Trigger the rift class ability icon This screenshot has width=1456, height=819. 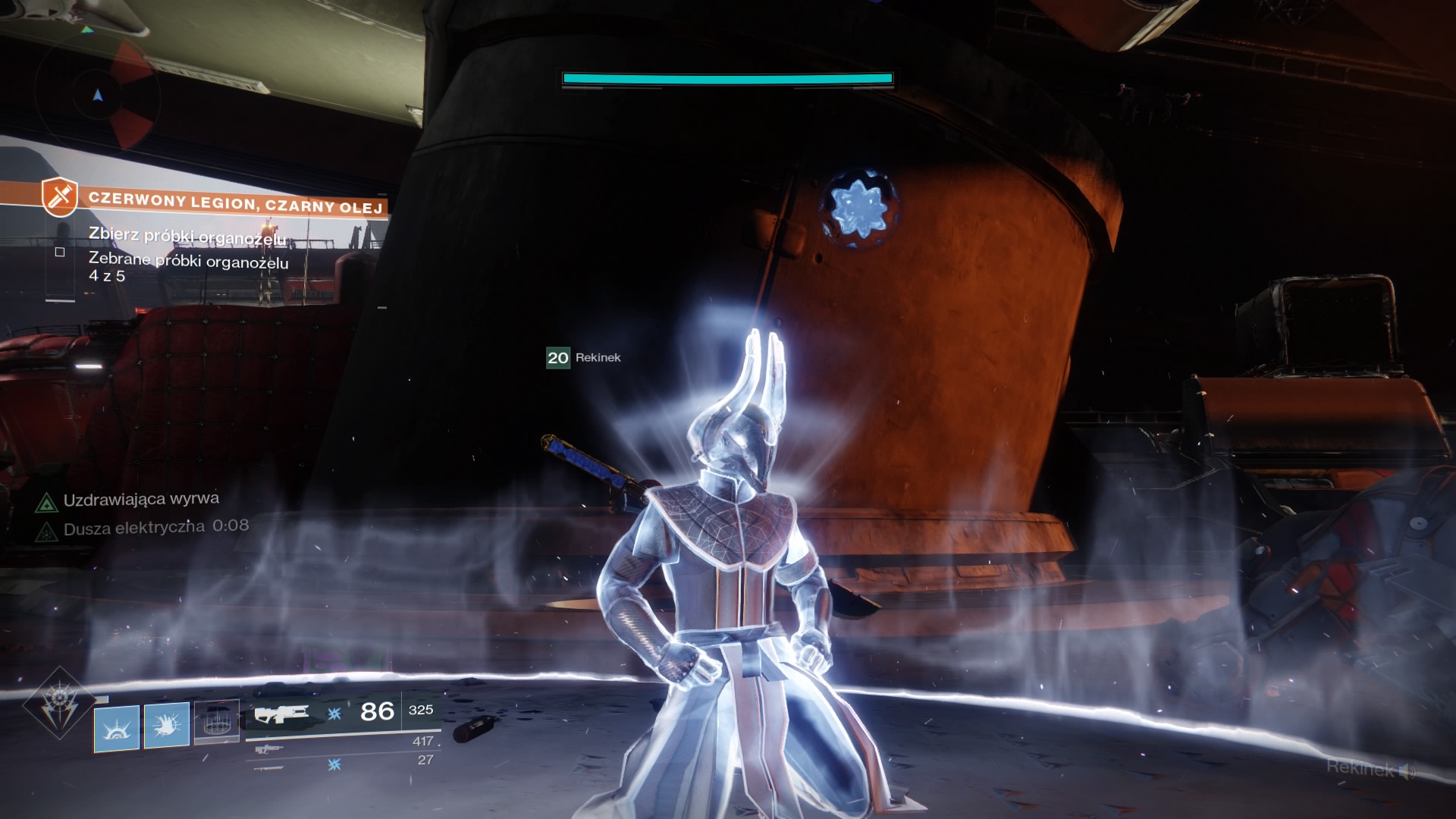[216, 721]
